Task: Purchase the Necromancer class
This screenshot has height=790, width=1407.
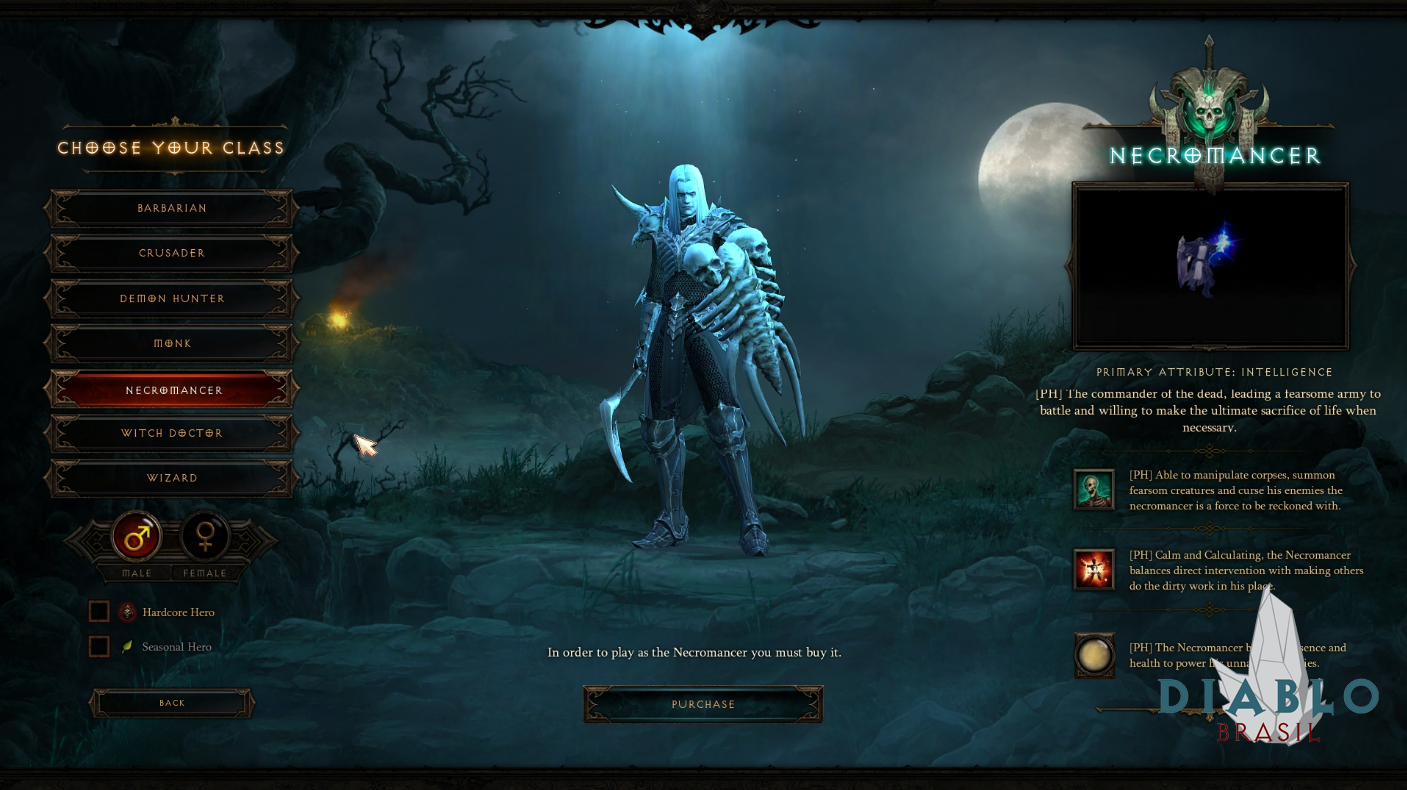Action: (703, 704)
